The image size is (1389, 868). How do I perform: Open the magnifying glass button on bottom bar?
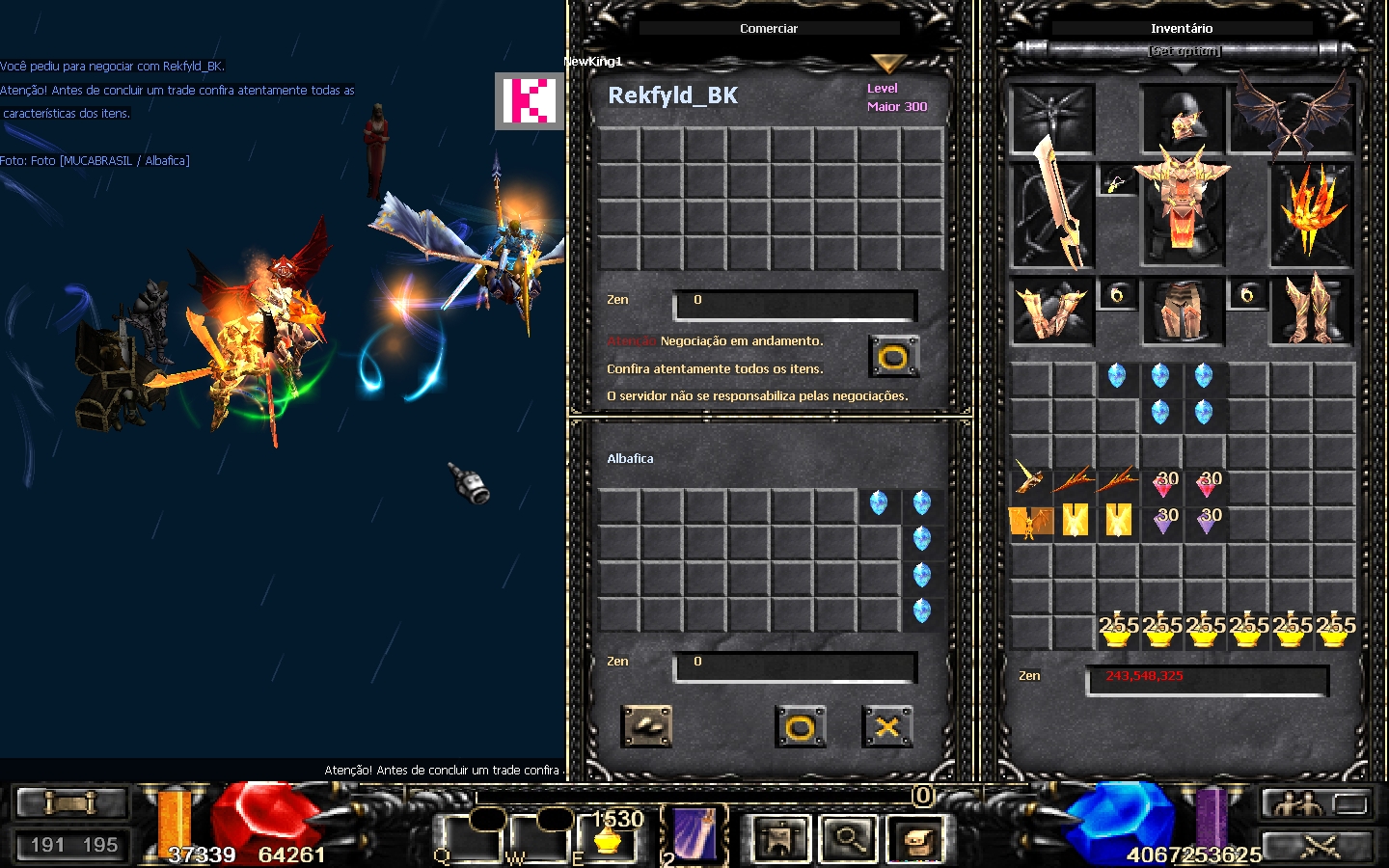[847, 839]
